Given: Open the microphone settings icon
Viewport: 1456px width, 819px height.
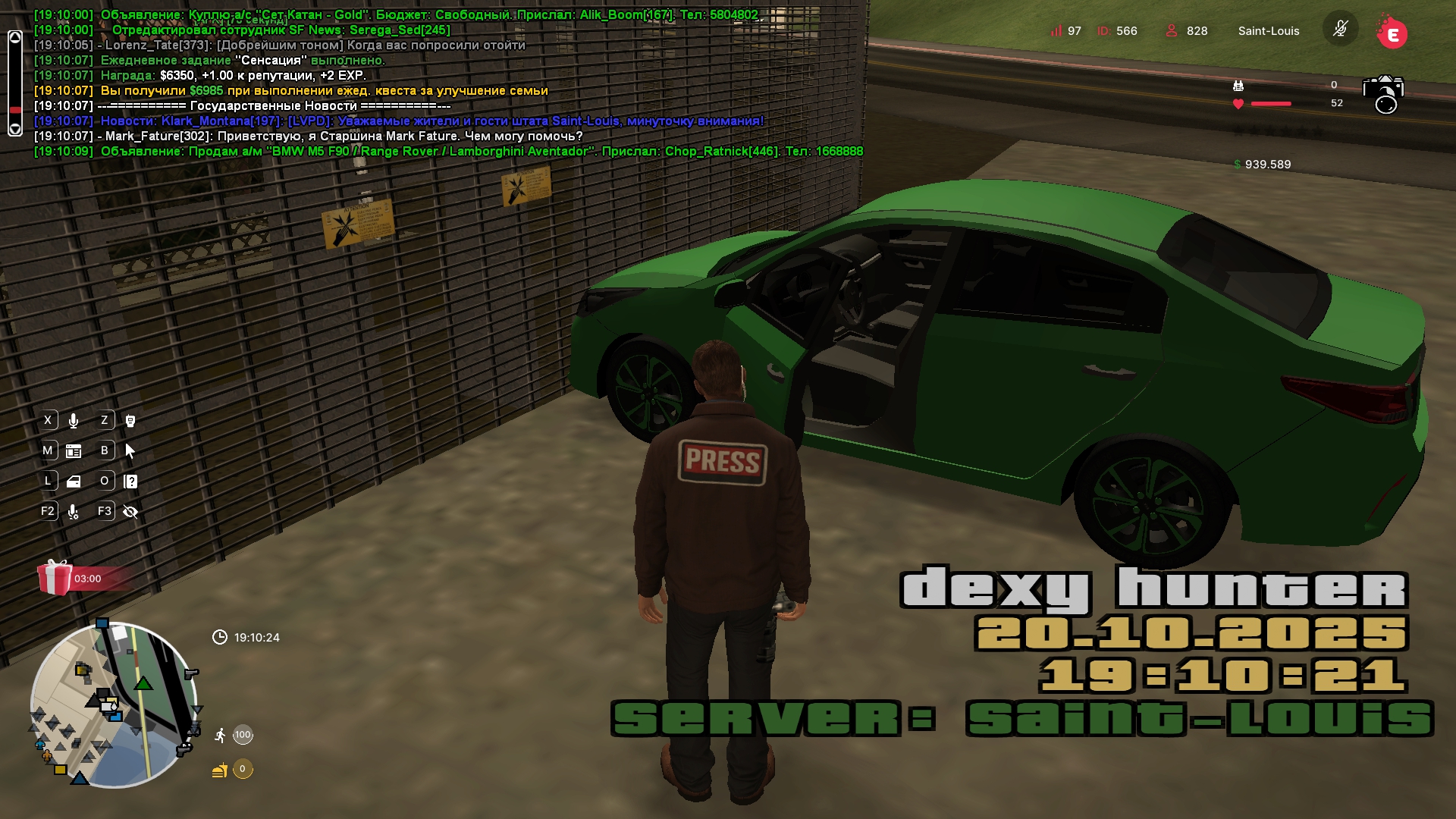Looking at the screenshot, I should click(74, 512).
